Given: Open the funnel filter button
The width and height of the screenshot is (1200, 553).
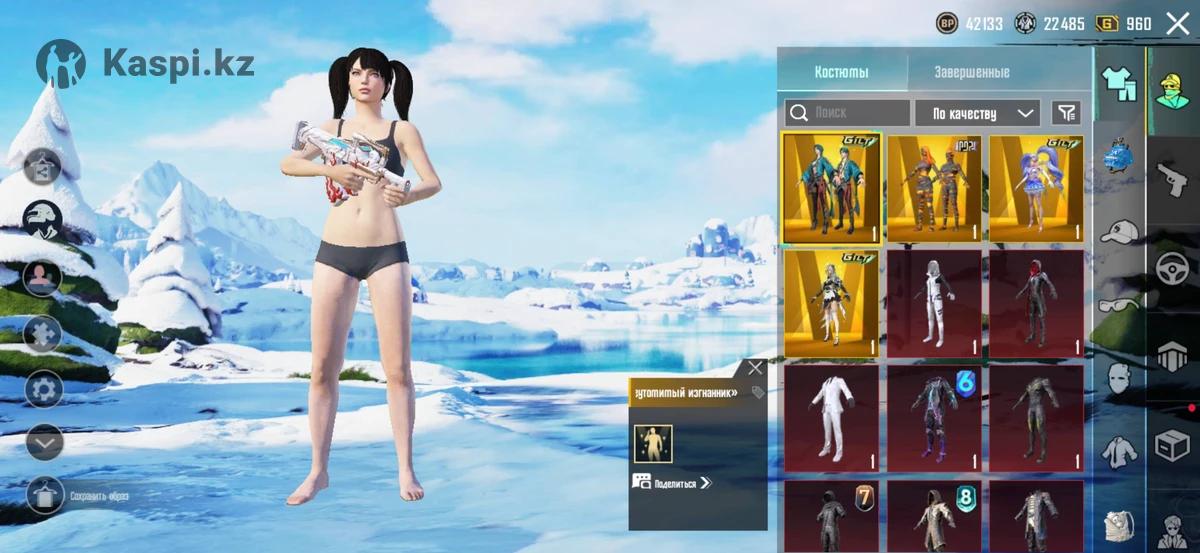Looking at the screenshot, I should point(1067,113).
